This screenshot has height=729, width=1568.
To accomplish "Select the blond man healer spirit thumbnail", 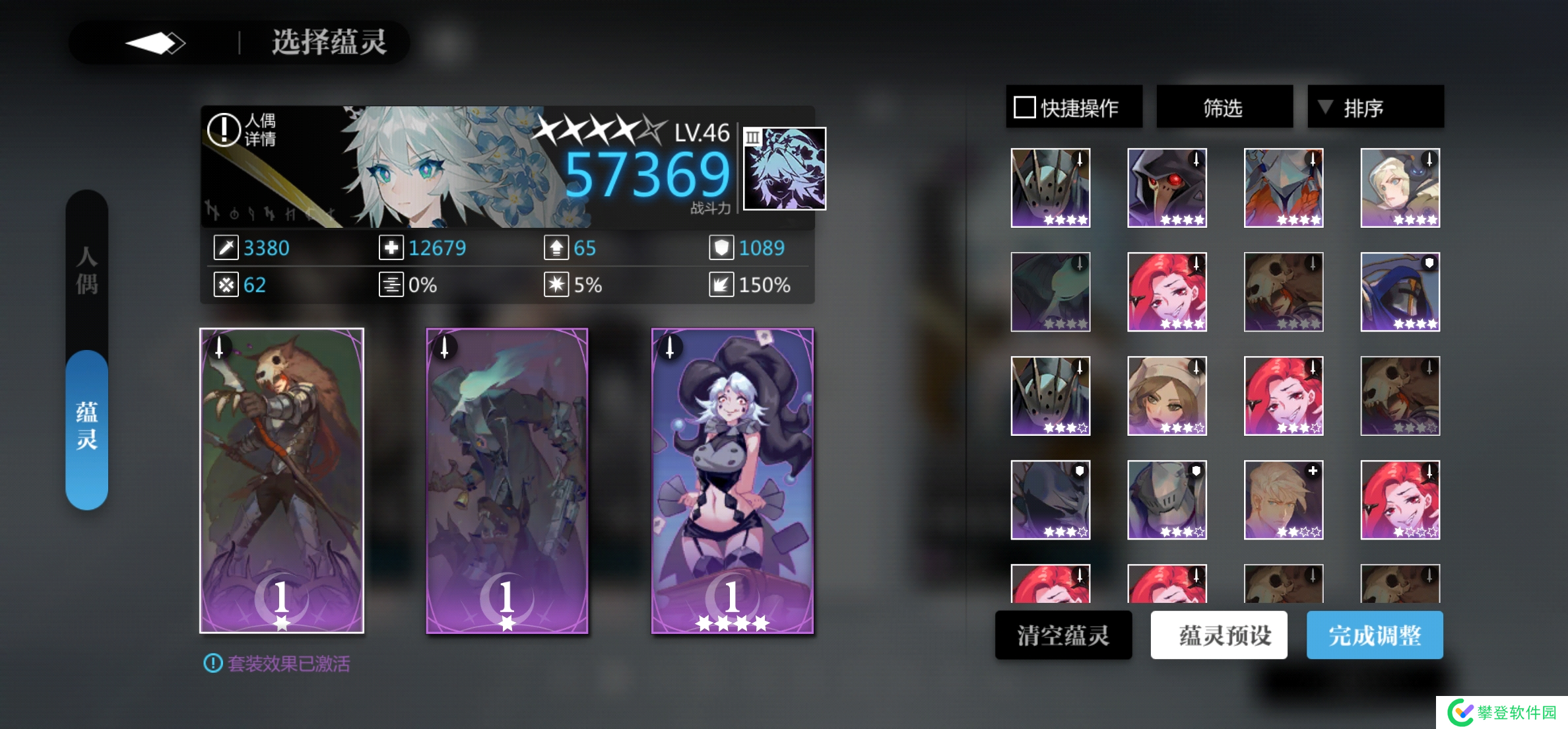I will [1284, 500].
